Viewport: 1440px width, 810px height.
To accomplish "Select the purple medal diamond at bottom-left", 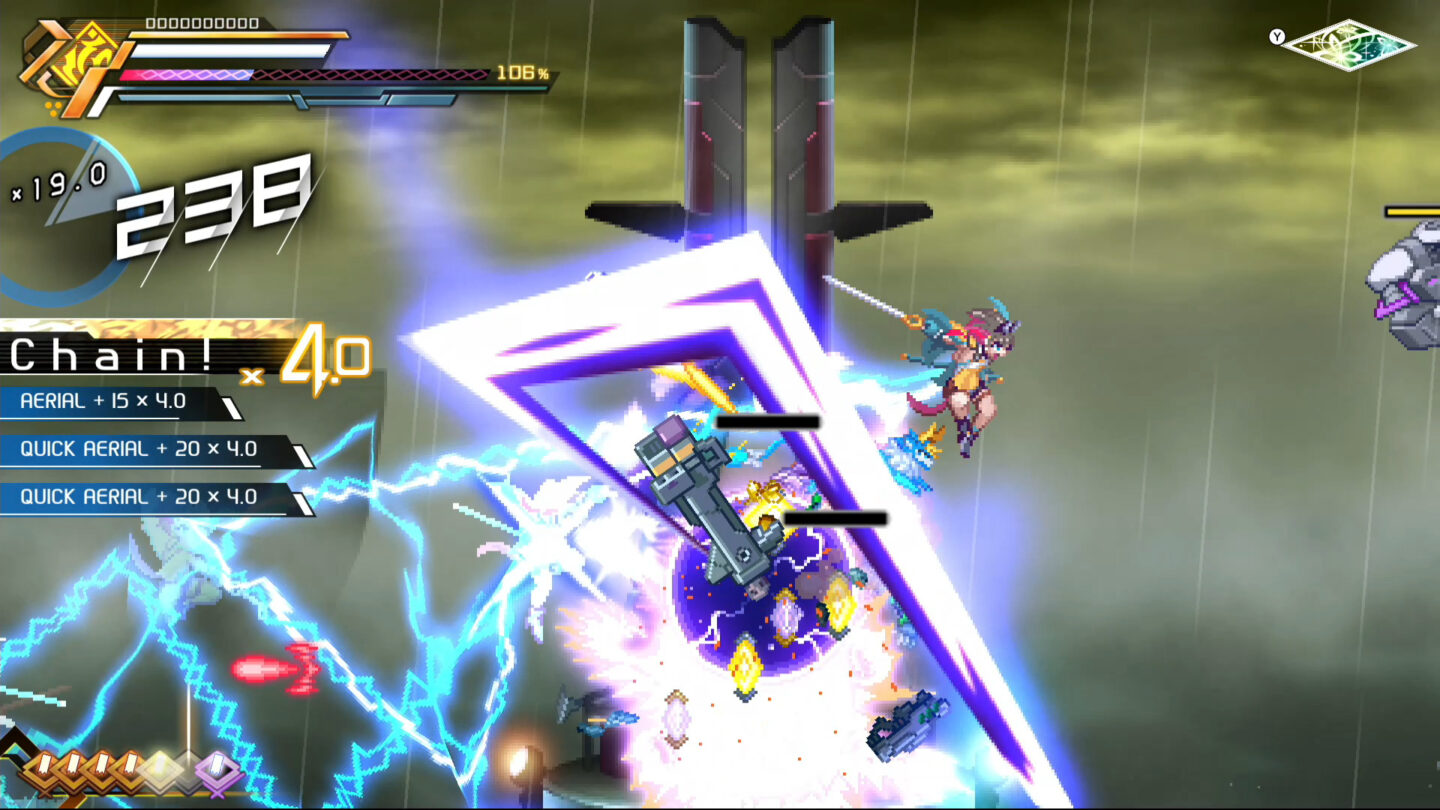I will 218,770.
